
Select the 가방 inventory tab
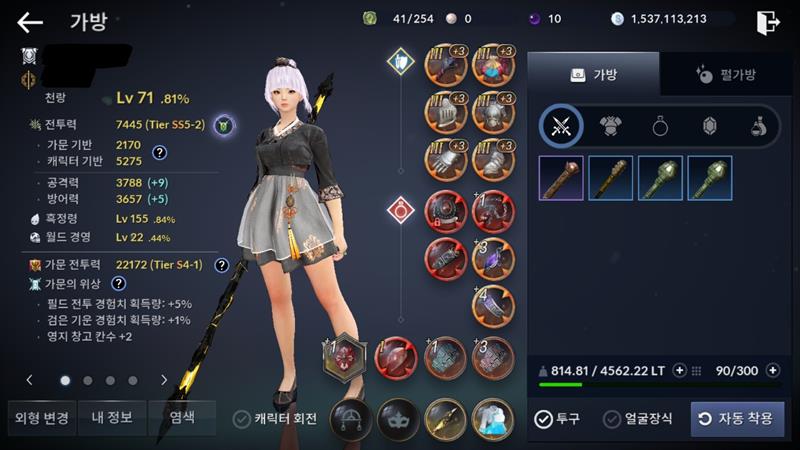pos(593,74)
